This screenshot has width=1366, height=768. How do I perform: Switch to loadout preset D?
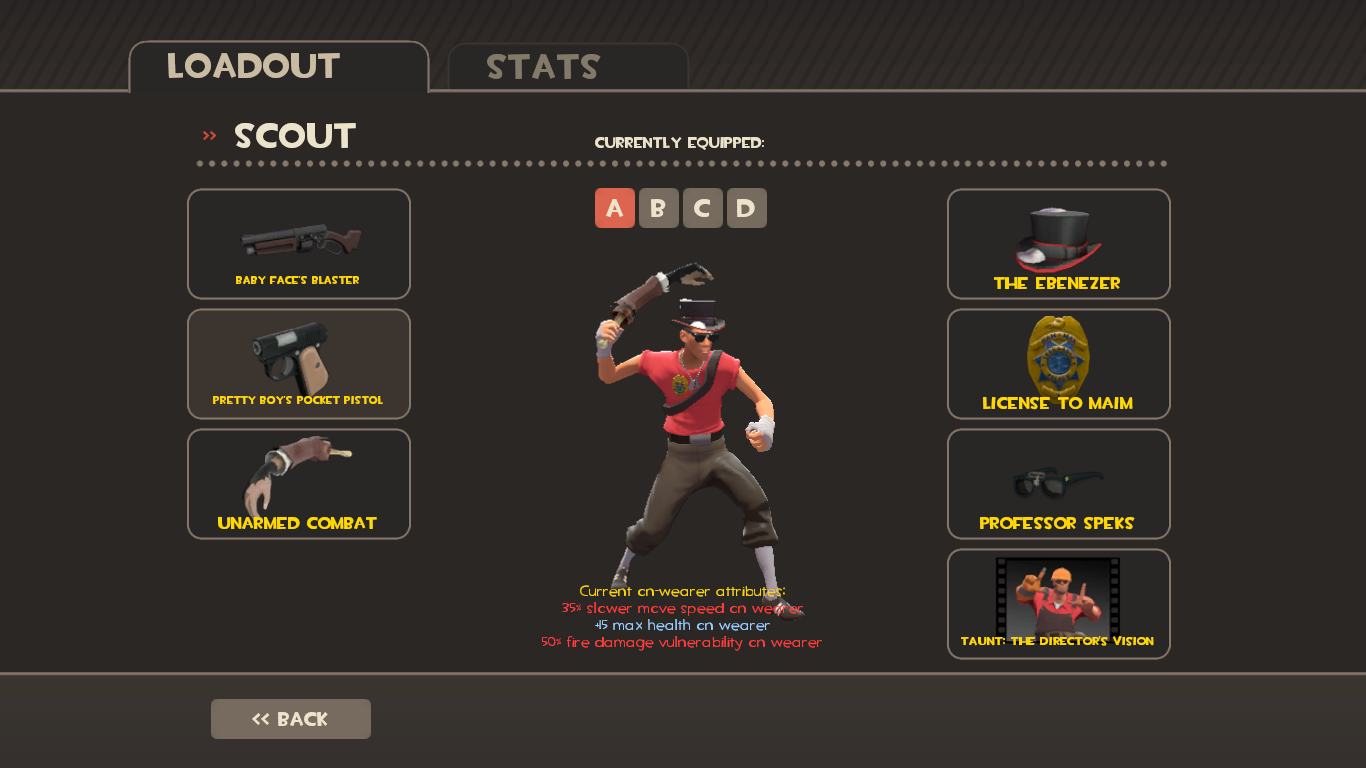click(747, 208)
